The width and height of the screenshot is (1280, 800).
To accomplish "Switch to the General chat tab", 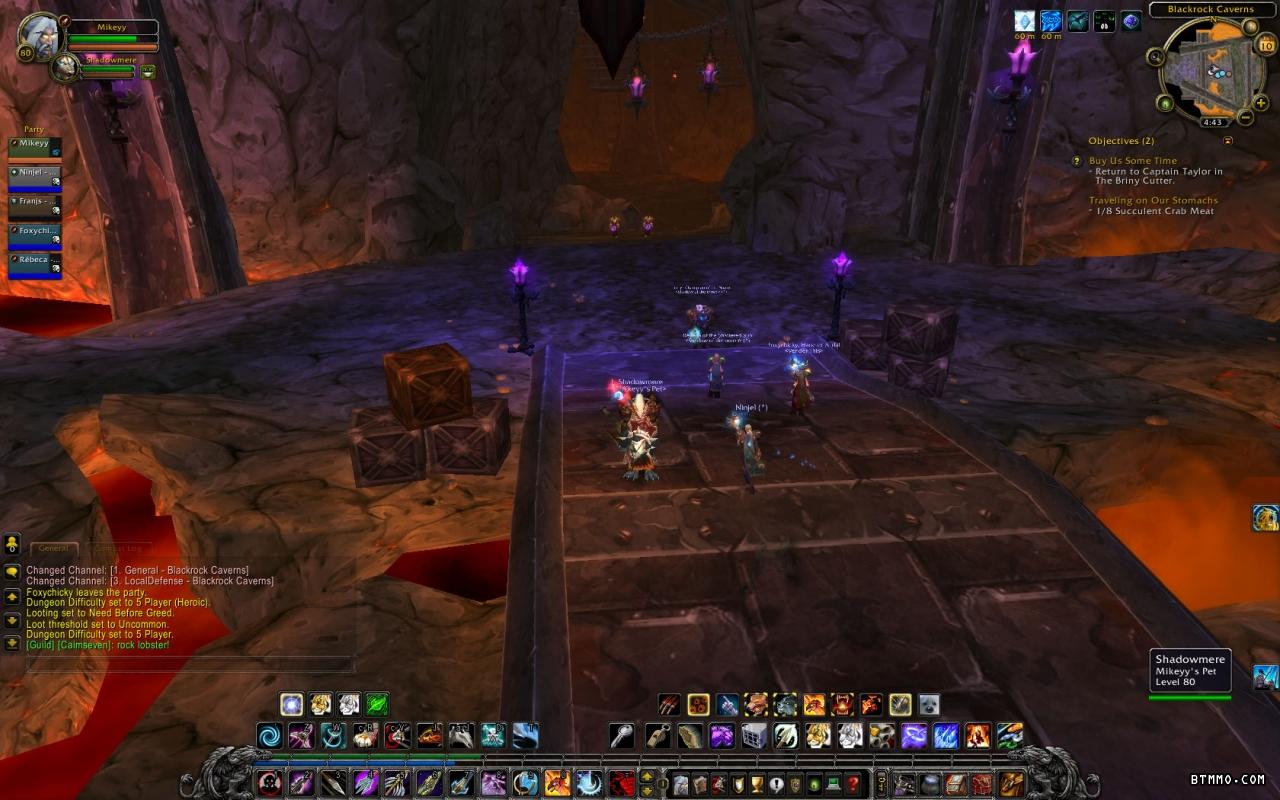I will (54, 548).
